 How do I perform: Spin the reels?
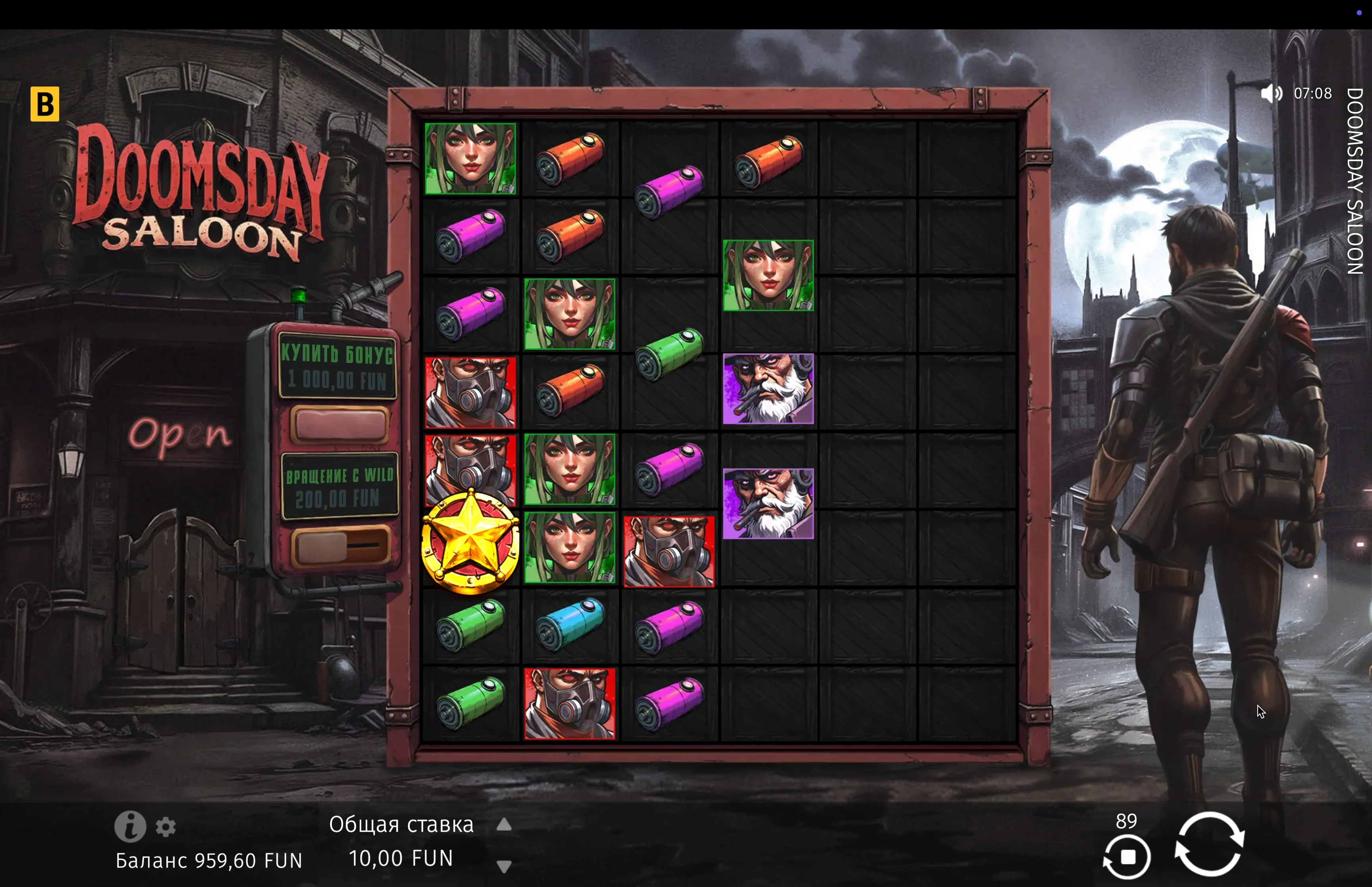[1208, 843]
